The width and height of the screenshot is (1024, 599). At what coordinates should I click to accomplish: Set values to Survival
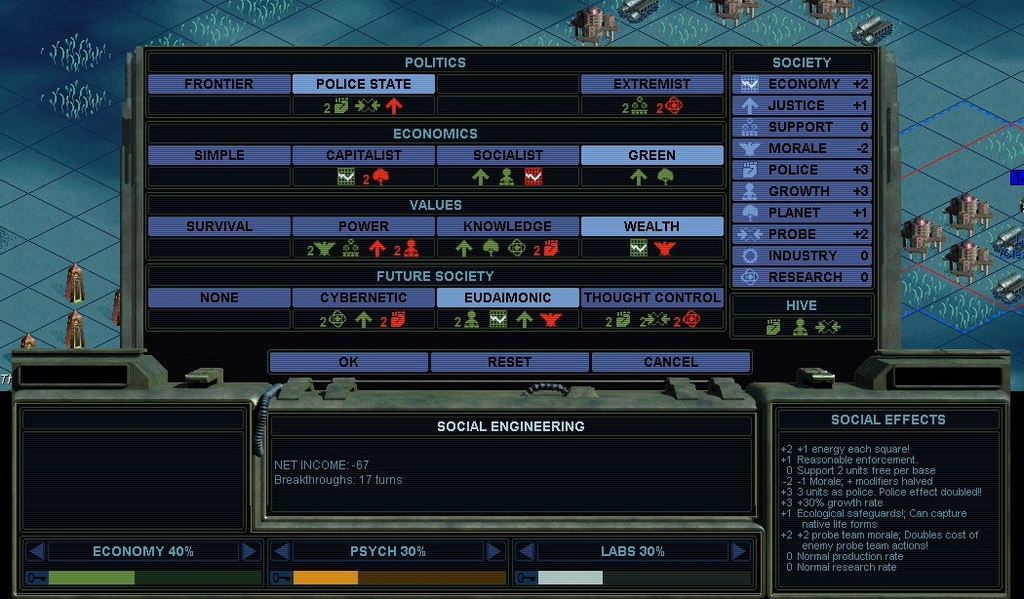coord(219,226)
